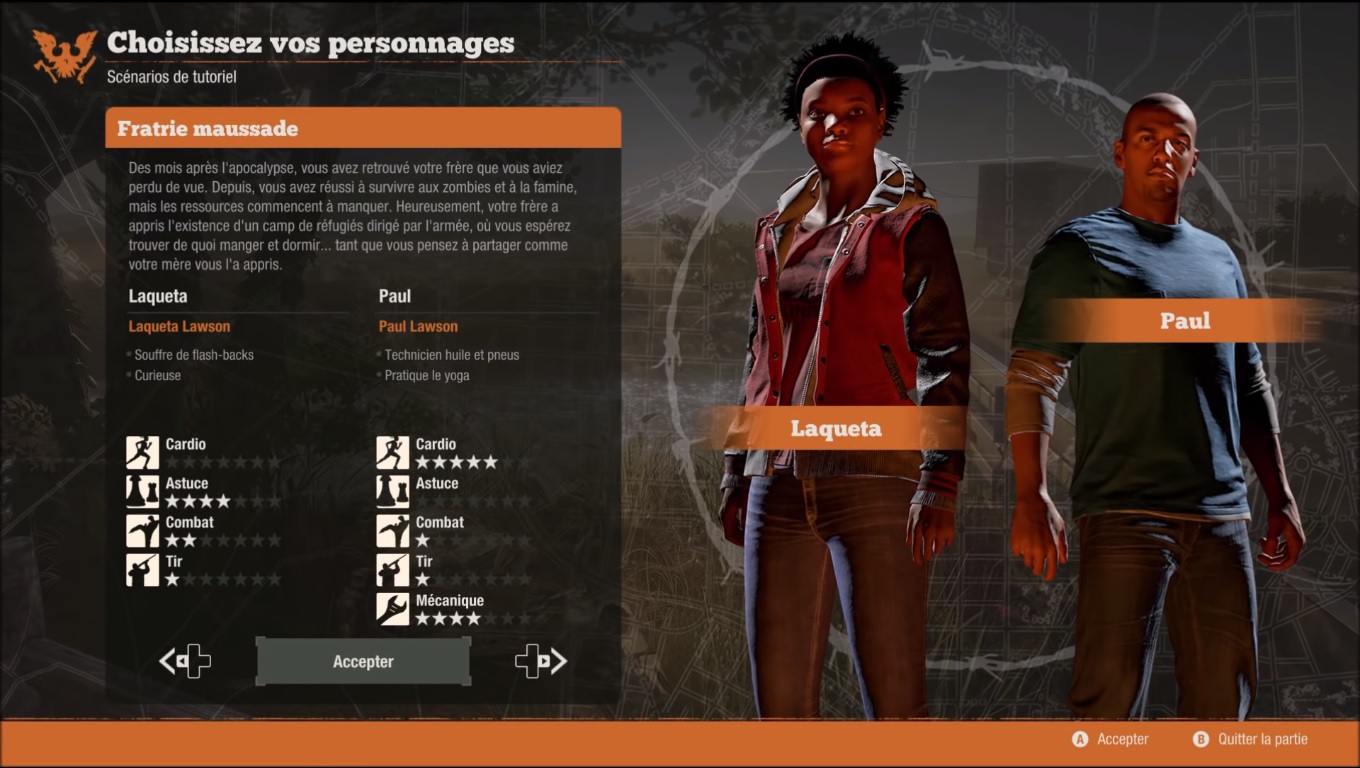Open Paul Lawson's character details
The image size is (1360, 768).
pos(418,325)
